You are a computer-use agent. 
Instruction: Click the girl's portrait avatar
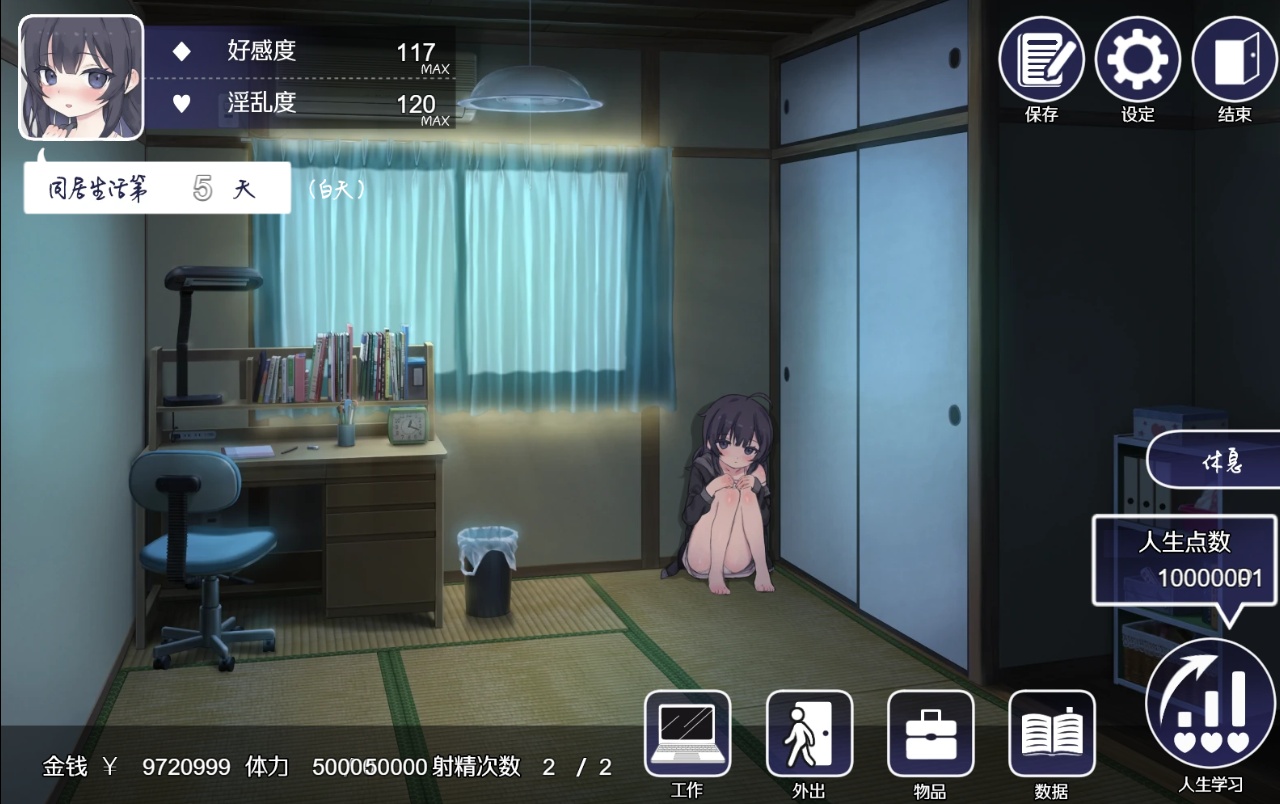(81, 78)
